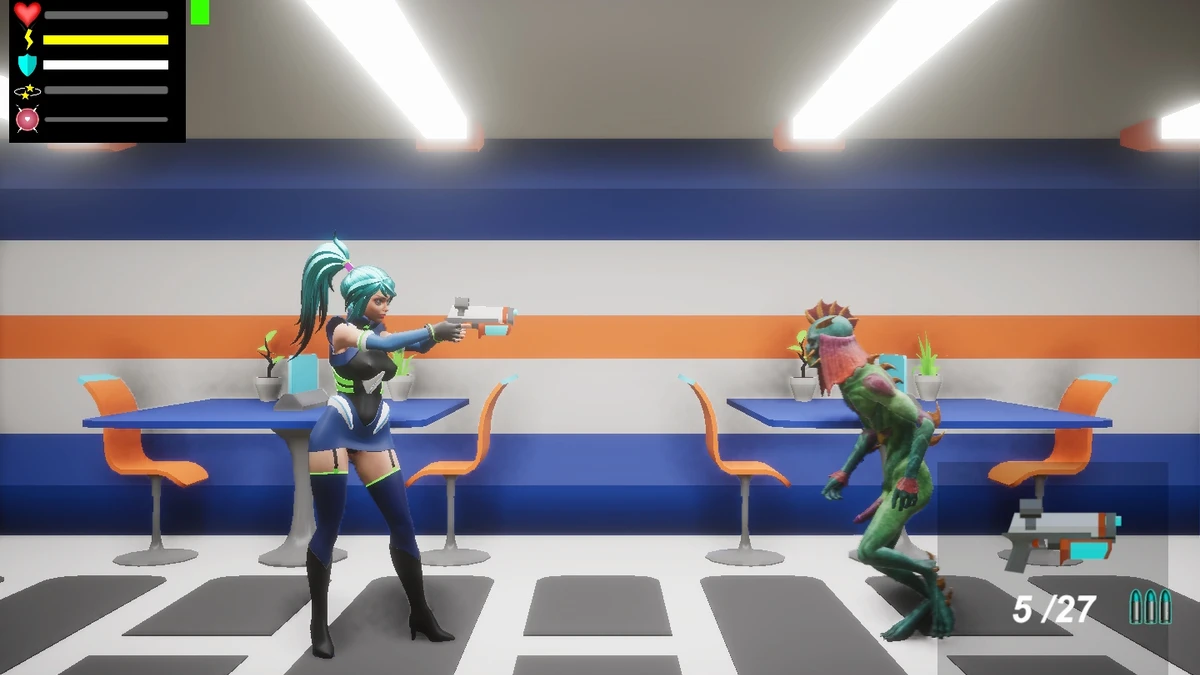Click the yellow lightning bolt energy icon

(x=27, y=40)
